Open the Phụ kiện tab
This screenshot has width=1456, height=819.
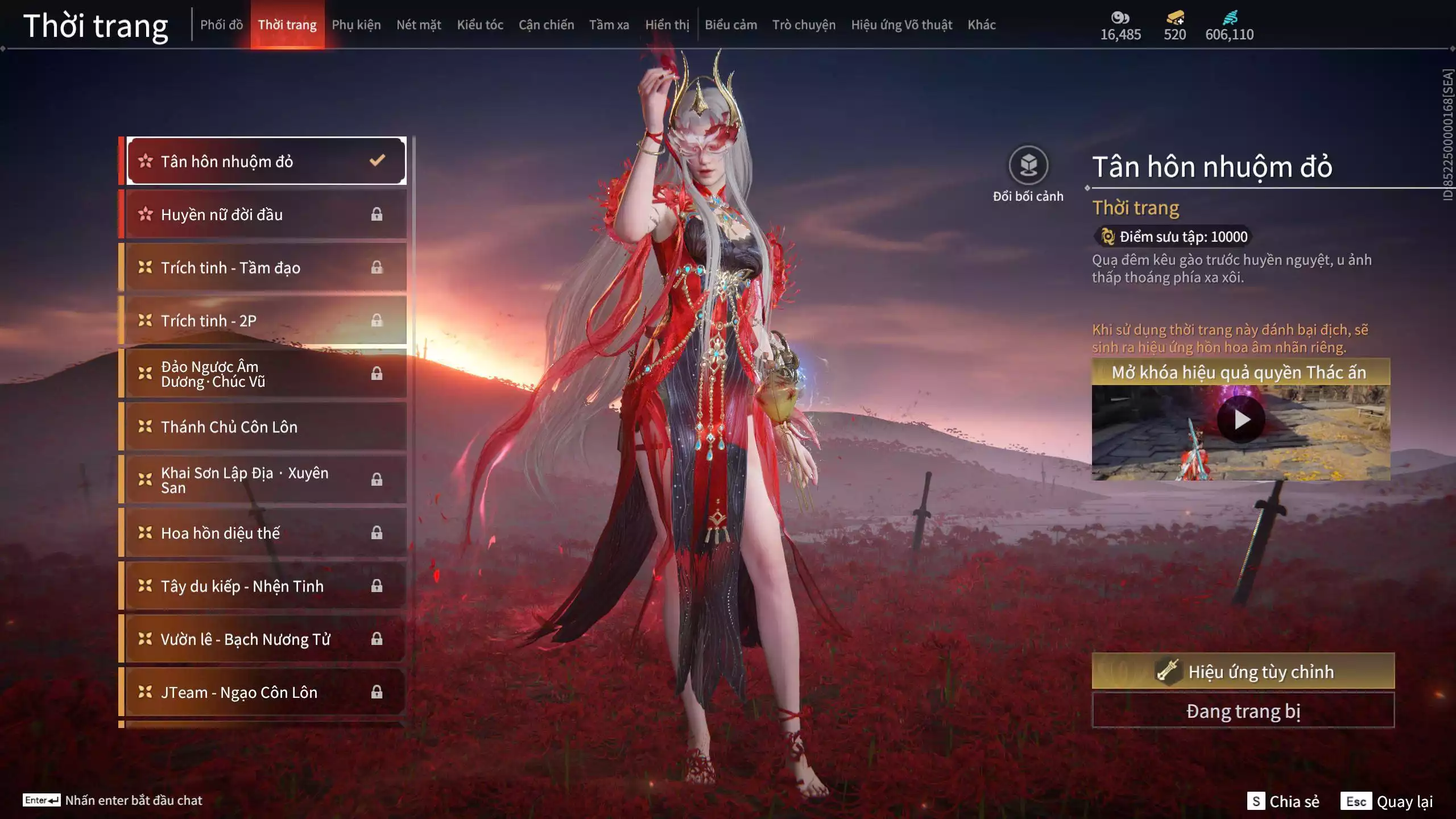(x=356, y=25)
